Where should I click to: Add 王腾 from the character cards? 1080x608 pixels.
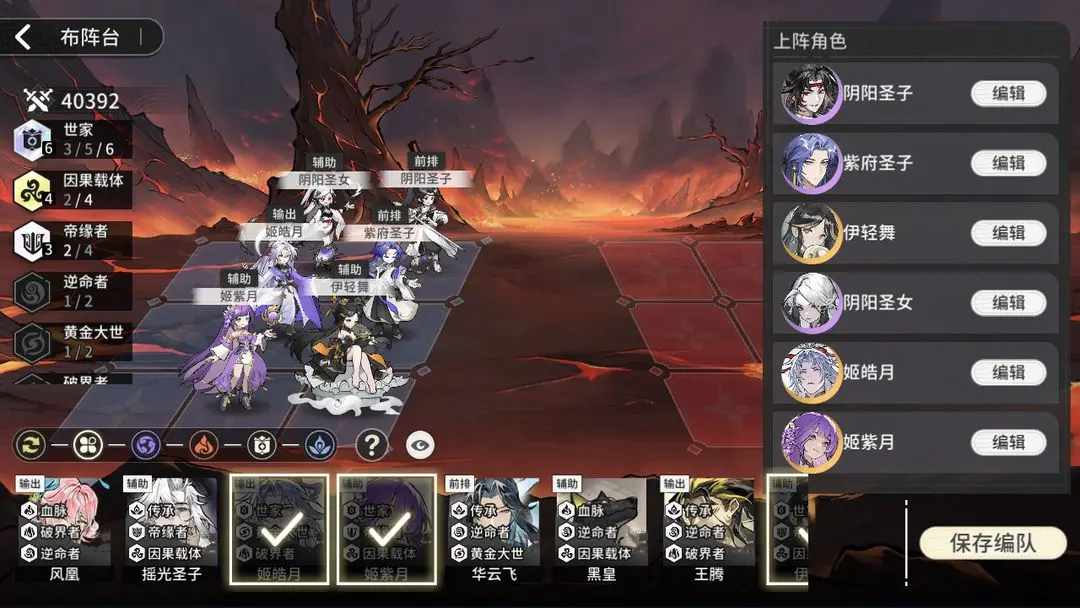(x=708, y=530)
